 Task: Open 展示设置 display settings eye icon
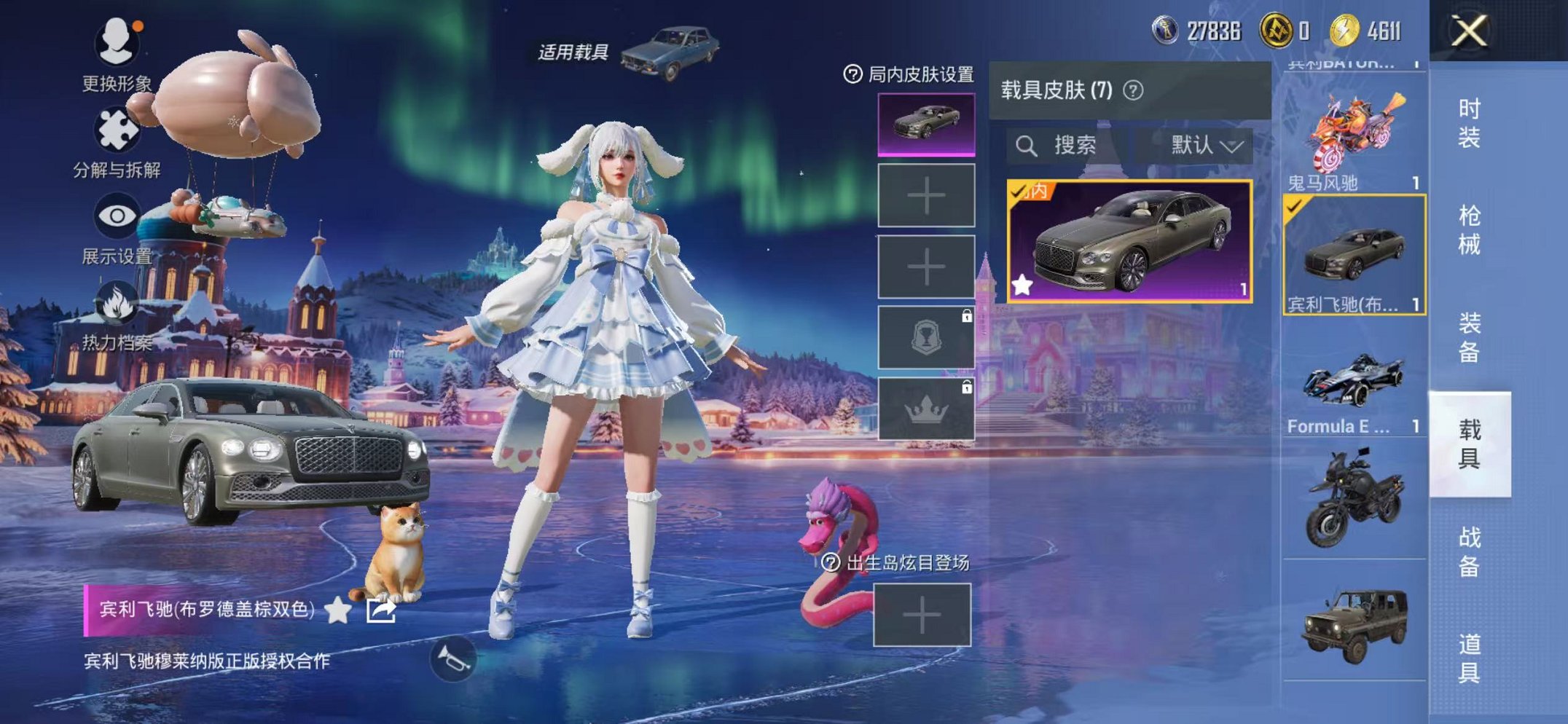coord(117,215)
